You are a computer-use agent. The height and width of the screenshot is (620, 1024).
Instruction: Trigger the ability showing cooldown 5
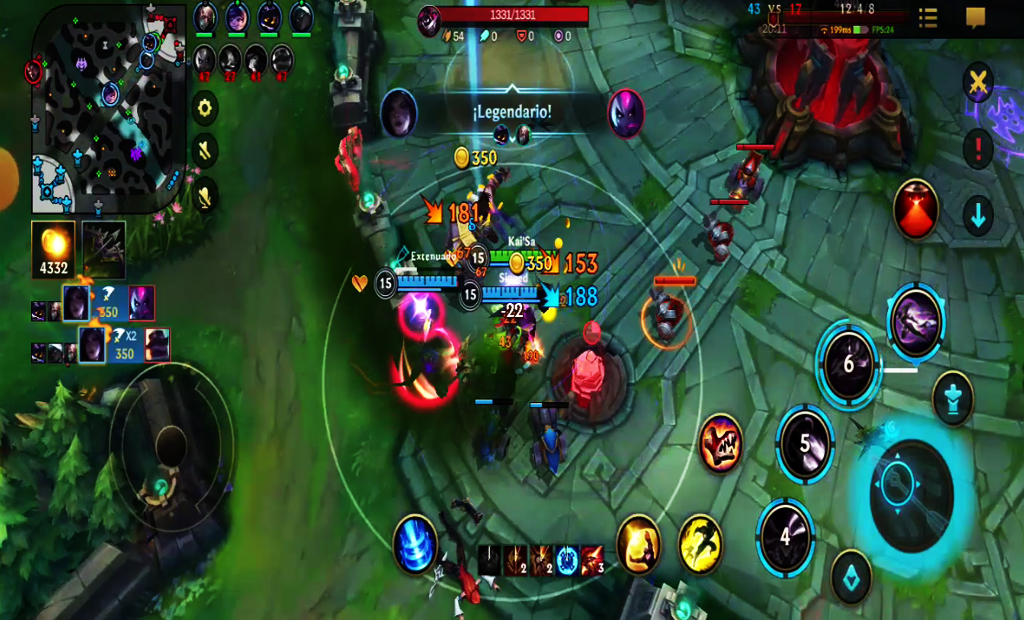coord(805,444)
